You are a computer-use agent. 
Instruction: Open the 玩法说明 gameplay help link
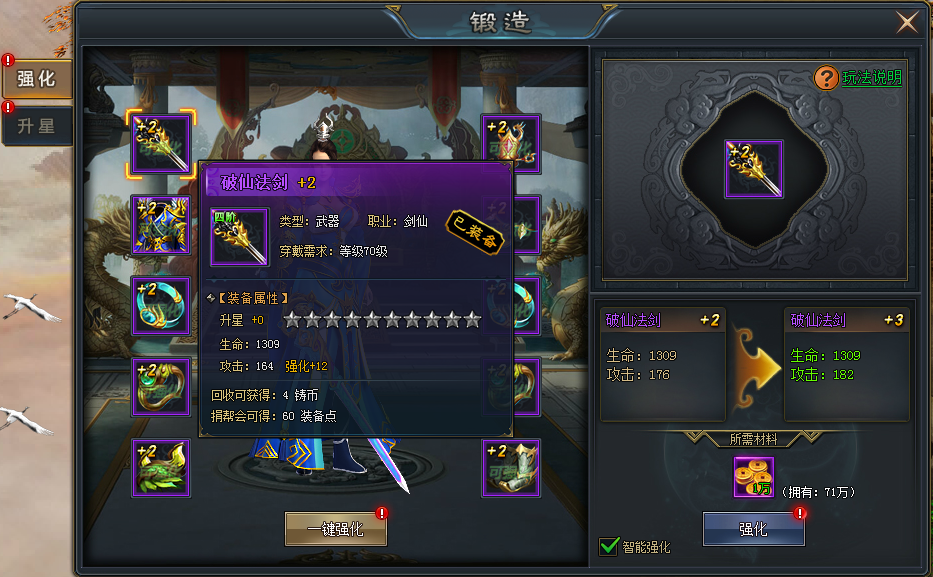(872, 78)
